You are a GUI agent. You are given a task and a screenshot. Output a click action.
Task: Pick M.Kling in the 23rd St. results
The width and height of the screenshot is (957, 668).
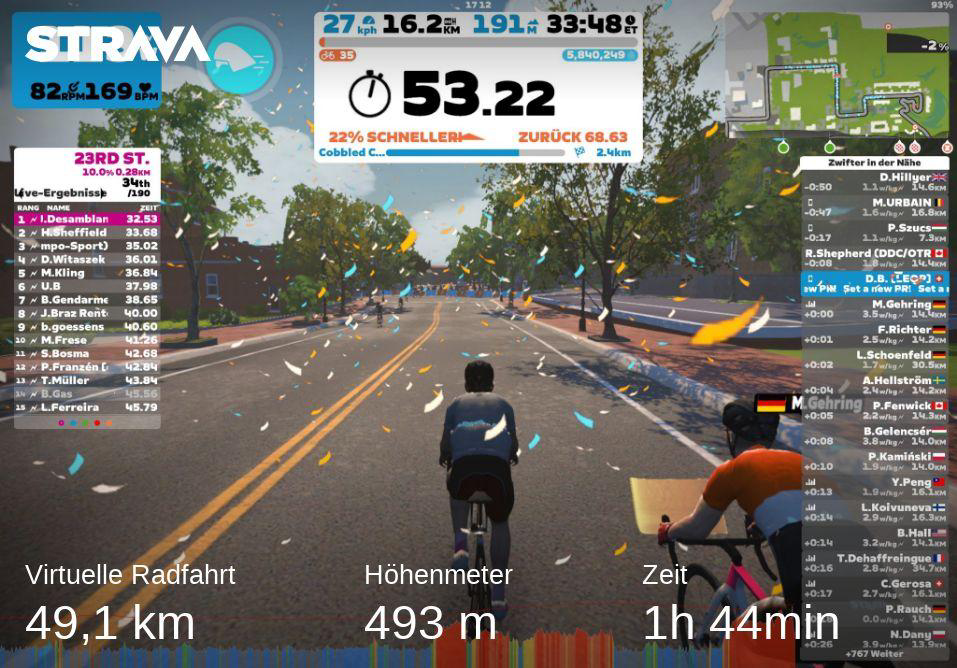pos(87,272)
